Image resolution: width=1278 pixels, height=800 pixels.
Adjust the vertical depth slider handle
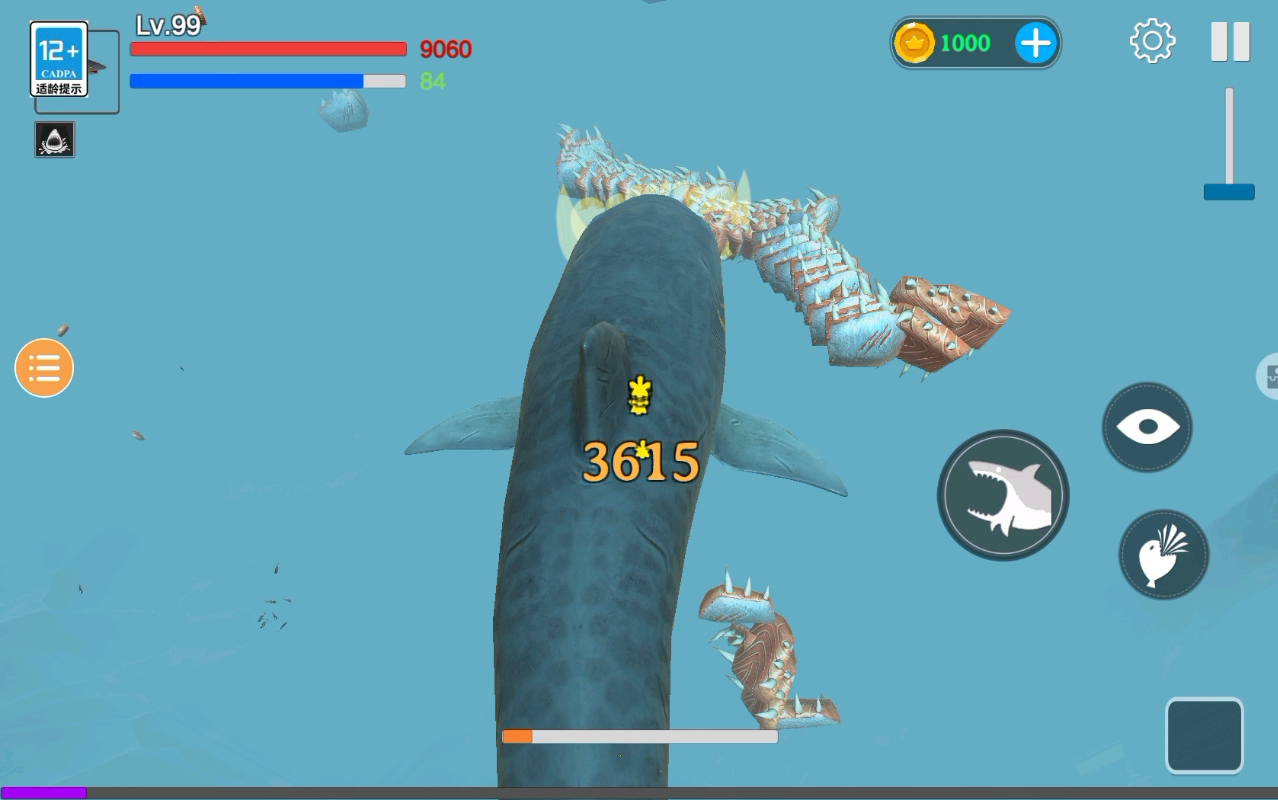(x=1229, y=191)
